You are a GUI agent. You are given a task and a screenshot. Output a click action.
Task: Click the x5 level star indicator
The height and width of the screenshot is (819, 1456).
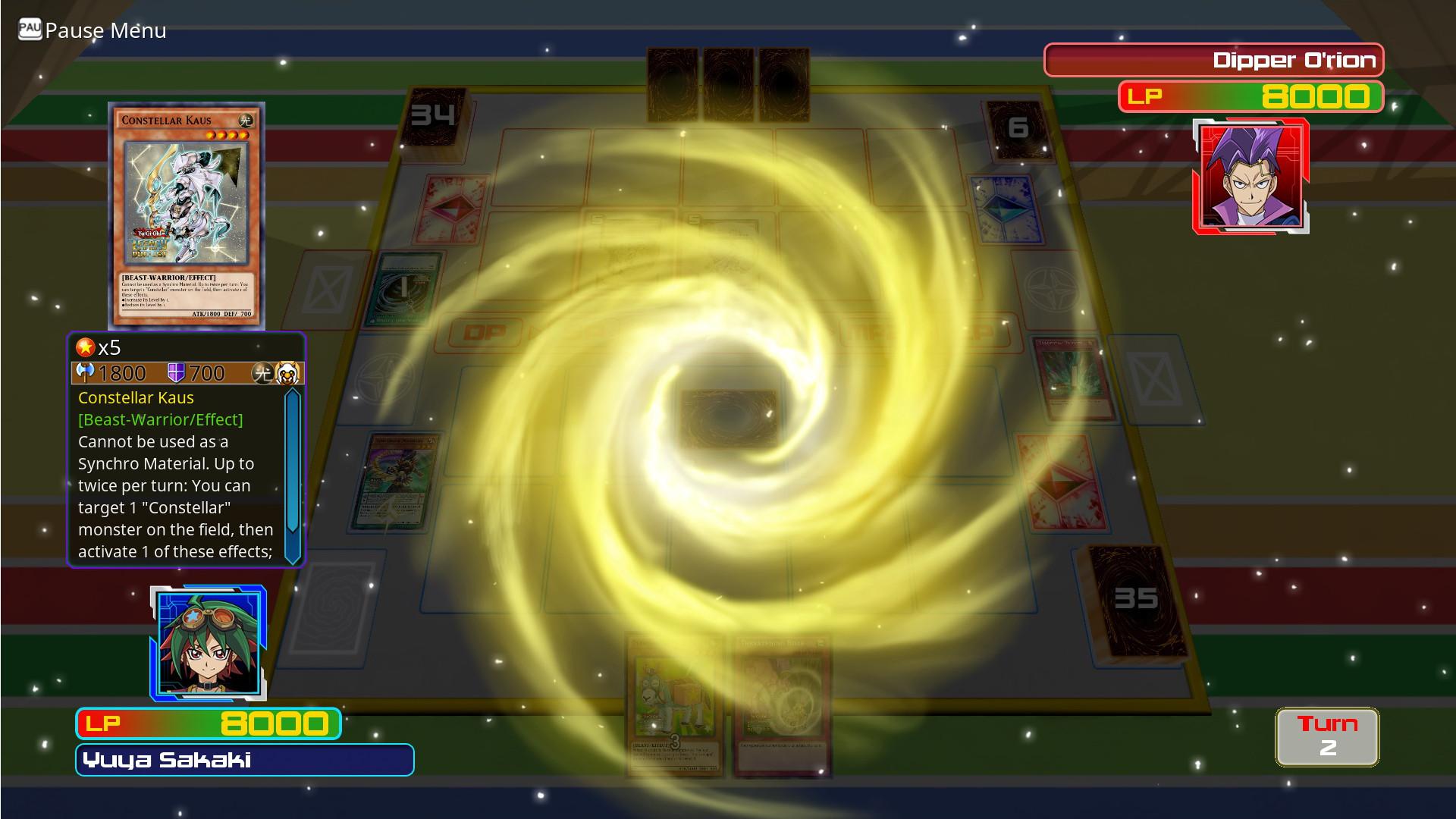(91, 349)
